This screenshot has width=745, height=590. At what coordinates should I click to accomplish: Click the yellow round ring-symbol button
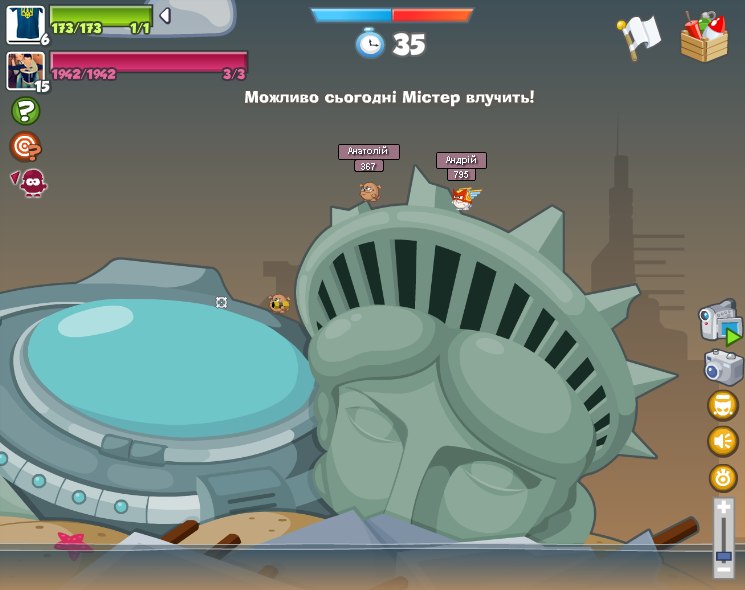point(723,477)
